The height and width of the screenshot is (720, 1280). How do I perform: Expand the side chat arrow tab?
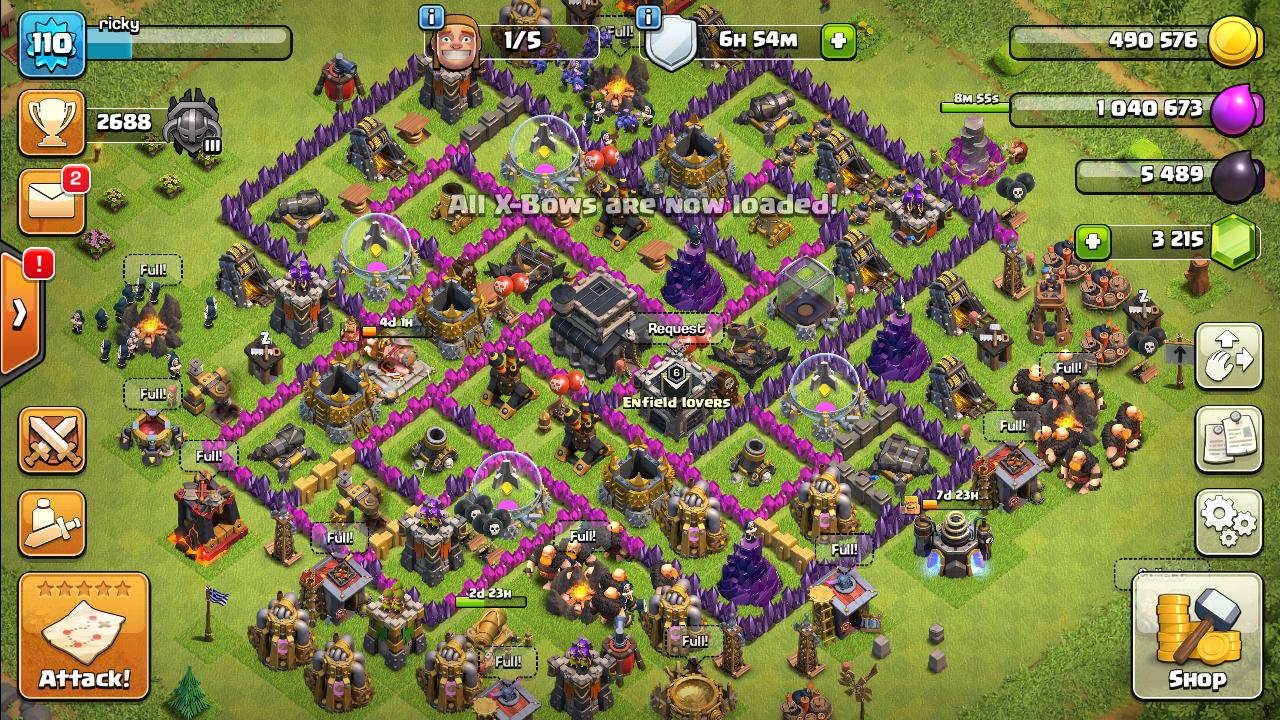(20, 314)
